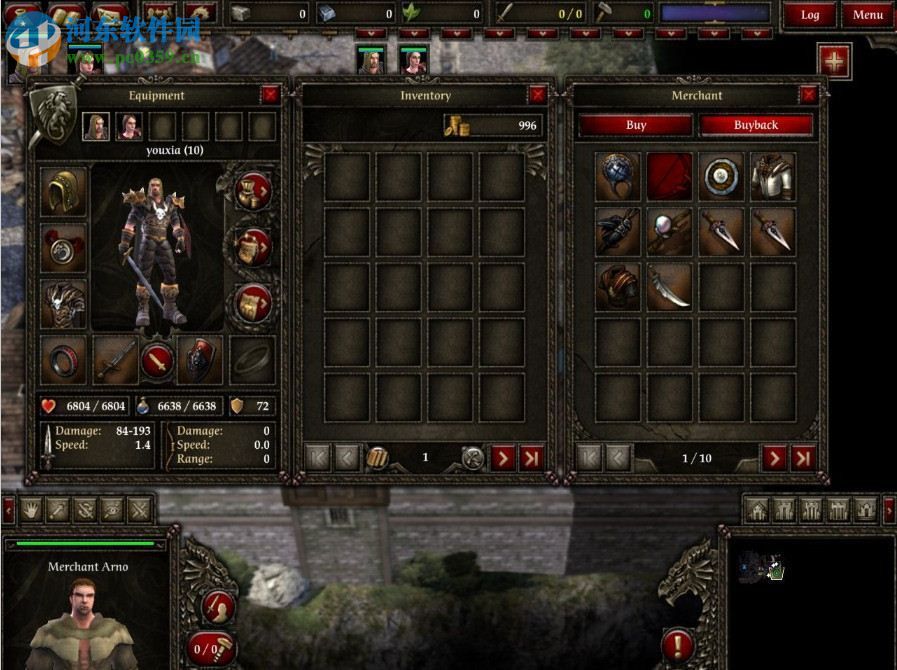Jump to the last merchant page
Viewport: 897px width, 670px height.
[x=802, y=458]
